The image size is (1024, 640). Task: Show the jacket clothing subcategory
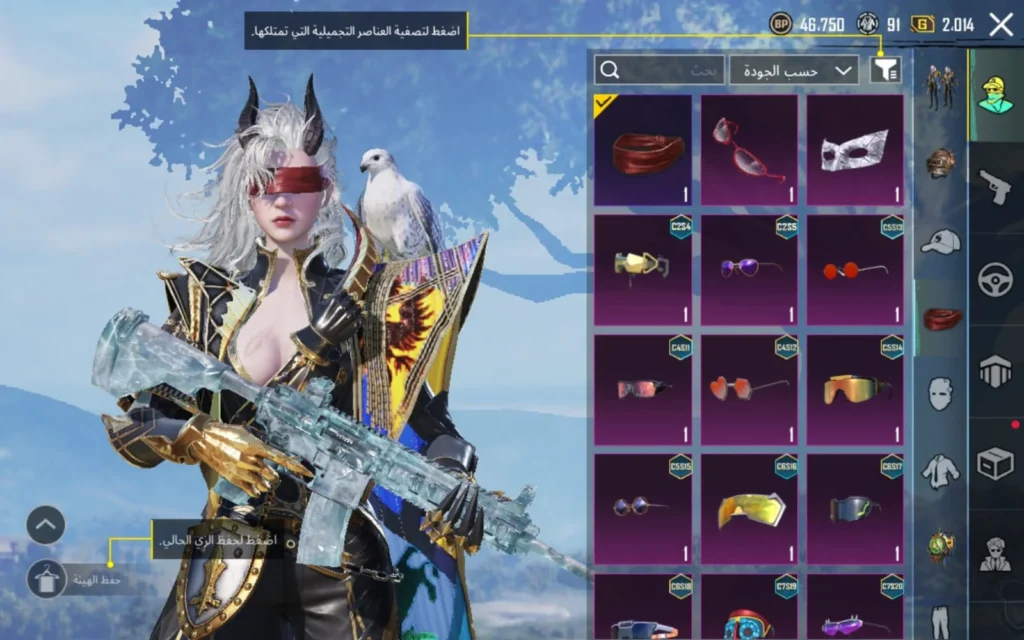coord(940,469)
